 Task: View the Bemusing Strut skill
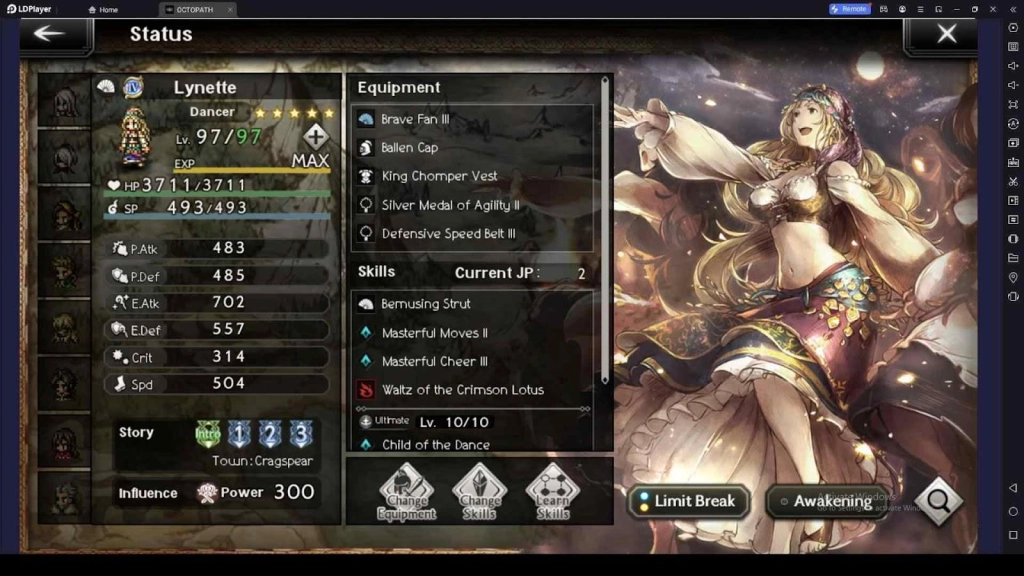click(472, 304)
